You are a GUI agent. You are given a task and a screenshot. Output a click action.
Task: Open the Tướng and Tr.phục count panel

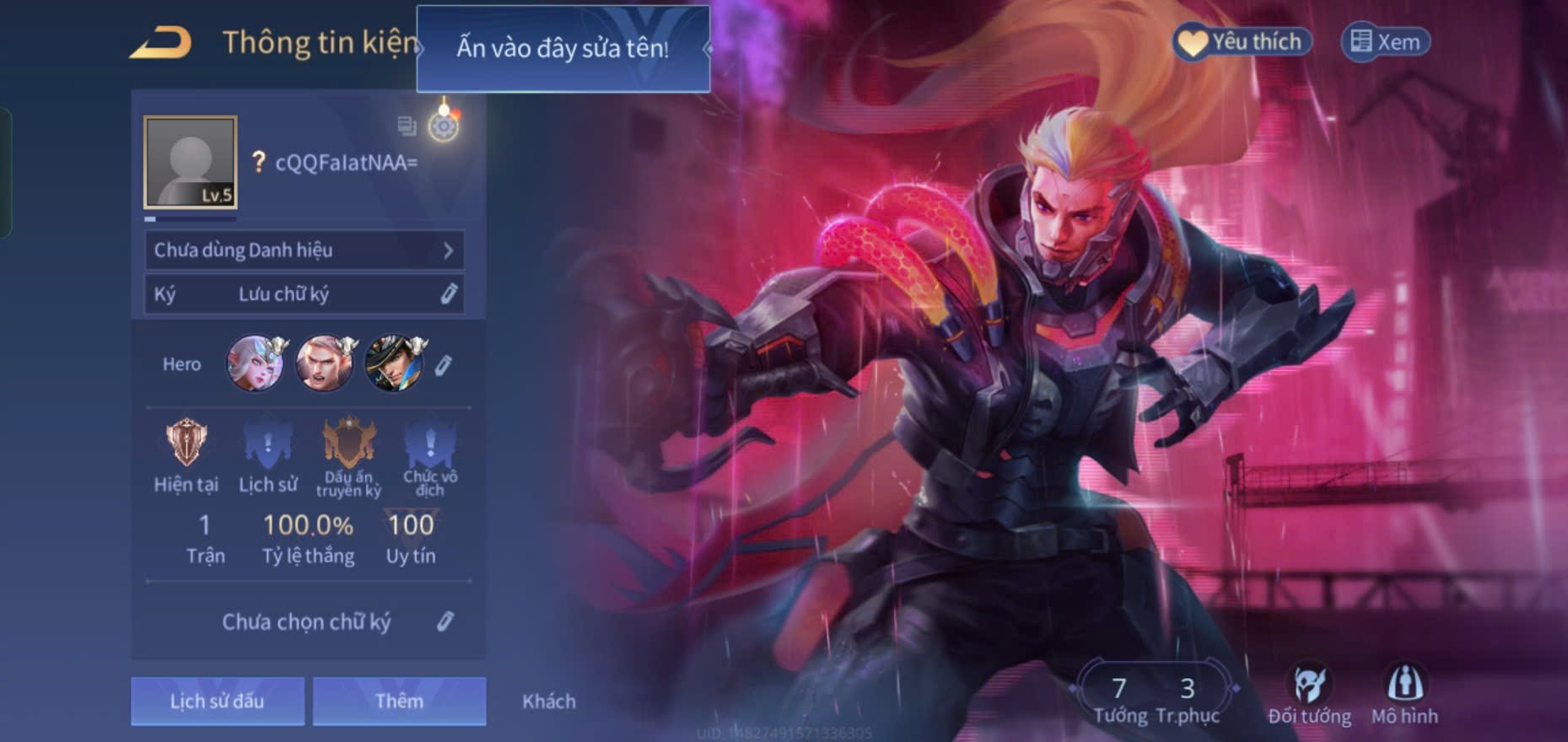[x=1154, y=698]
